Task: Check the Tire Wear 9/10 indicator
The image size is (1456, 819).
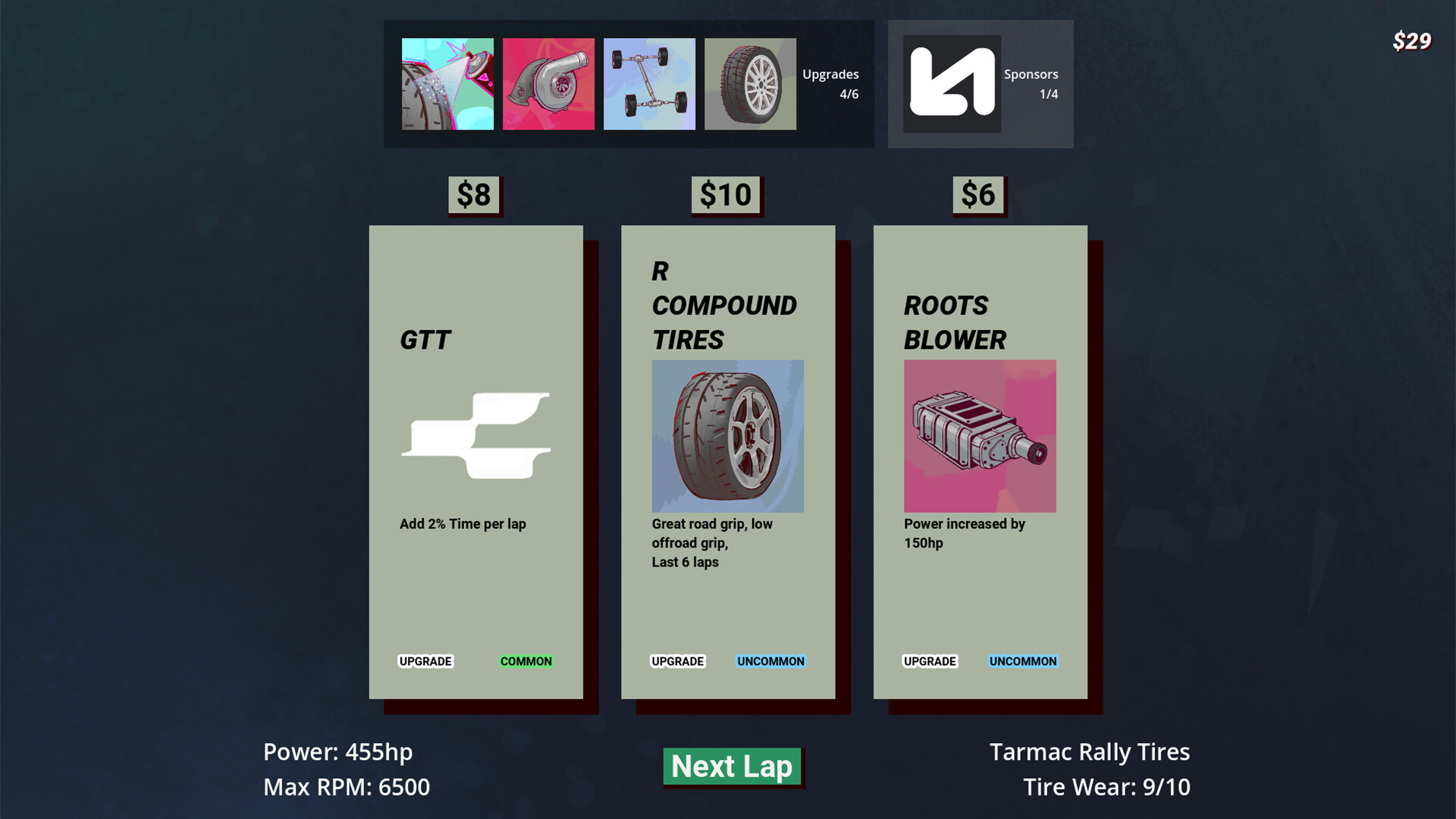Action: coord(1107,787)
